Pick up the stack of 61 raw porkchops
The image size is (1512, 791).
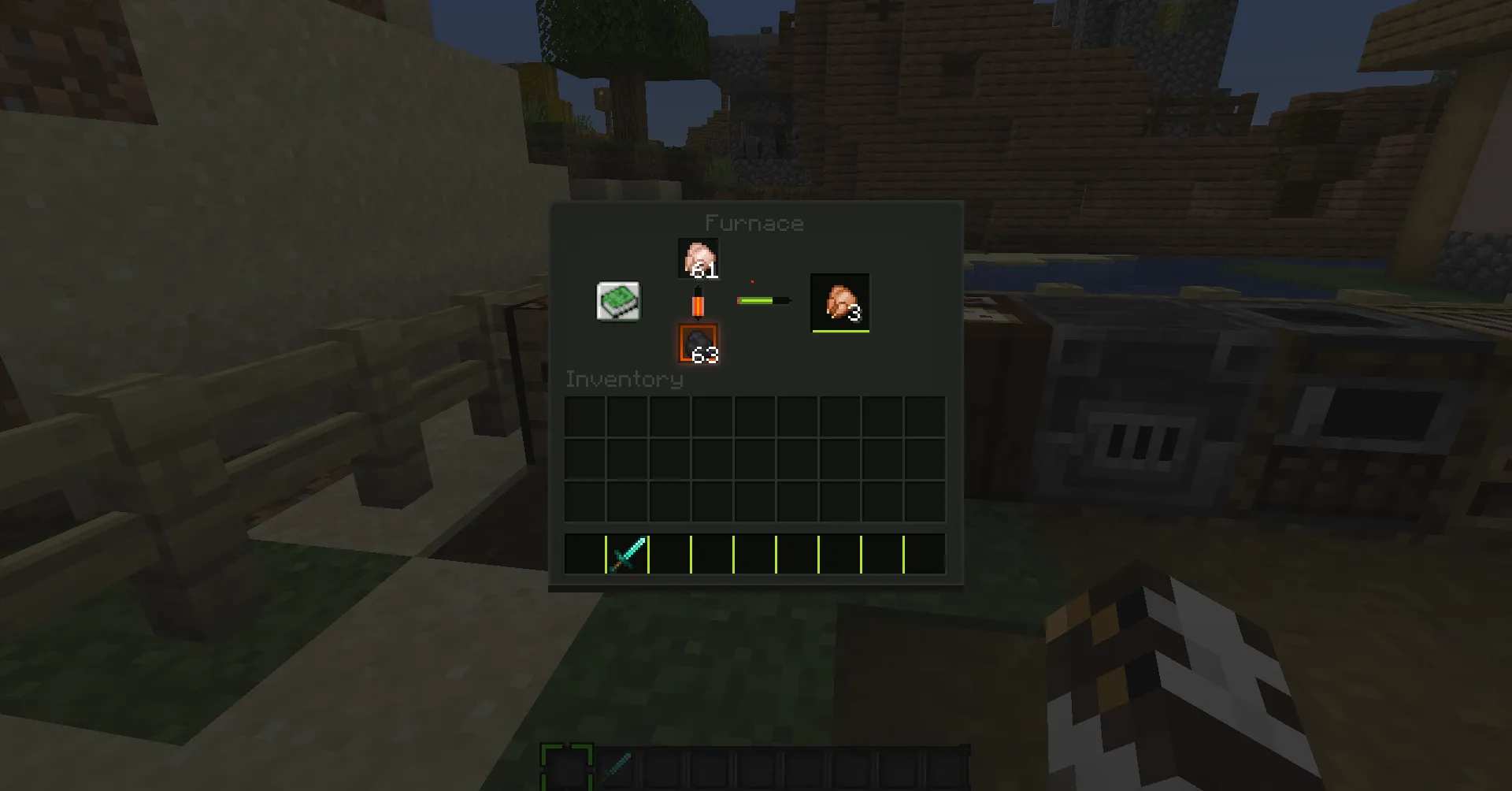click(698, 257)
